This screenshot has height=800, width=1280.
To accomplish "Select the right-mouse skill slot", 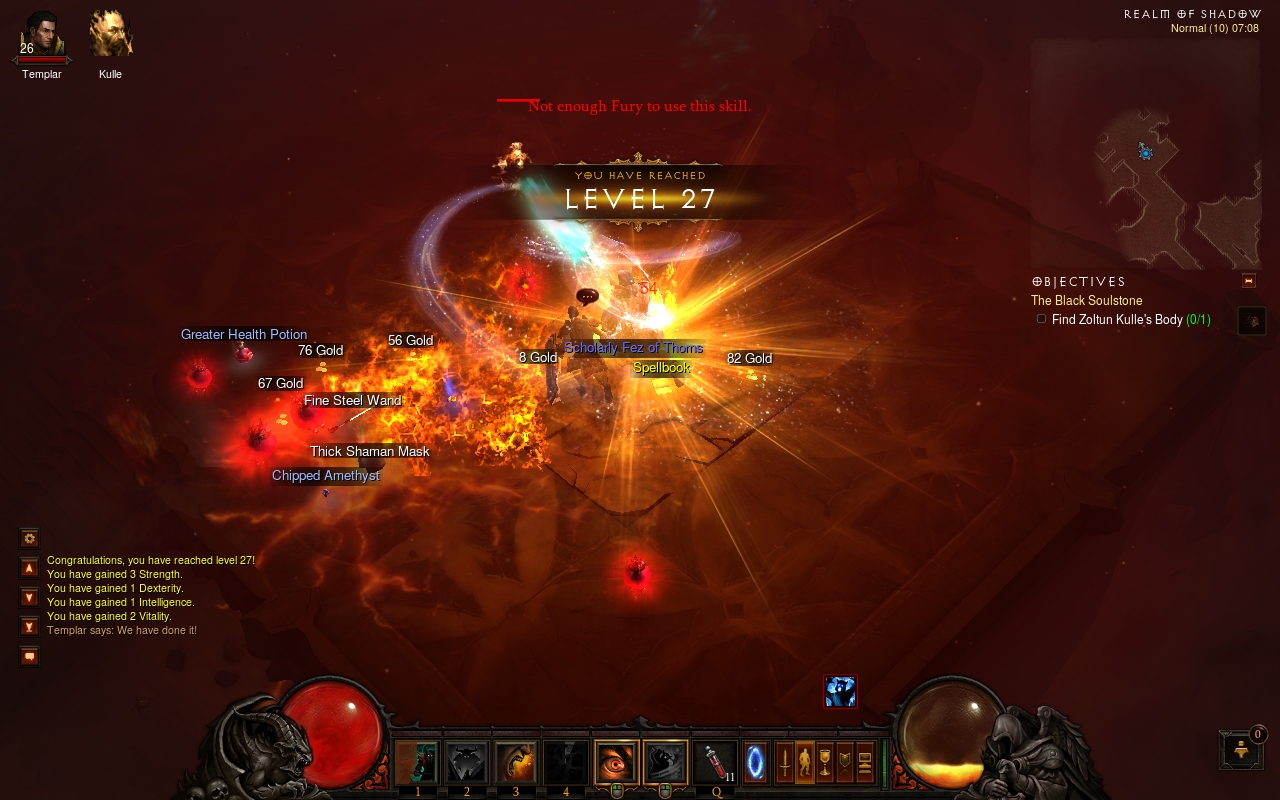I will pos(665,763).
